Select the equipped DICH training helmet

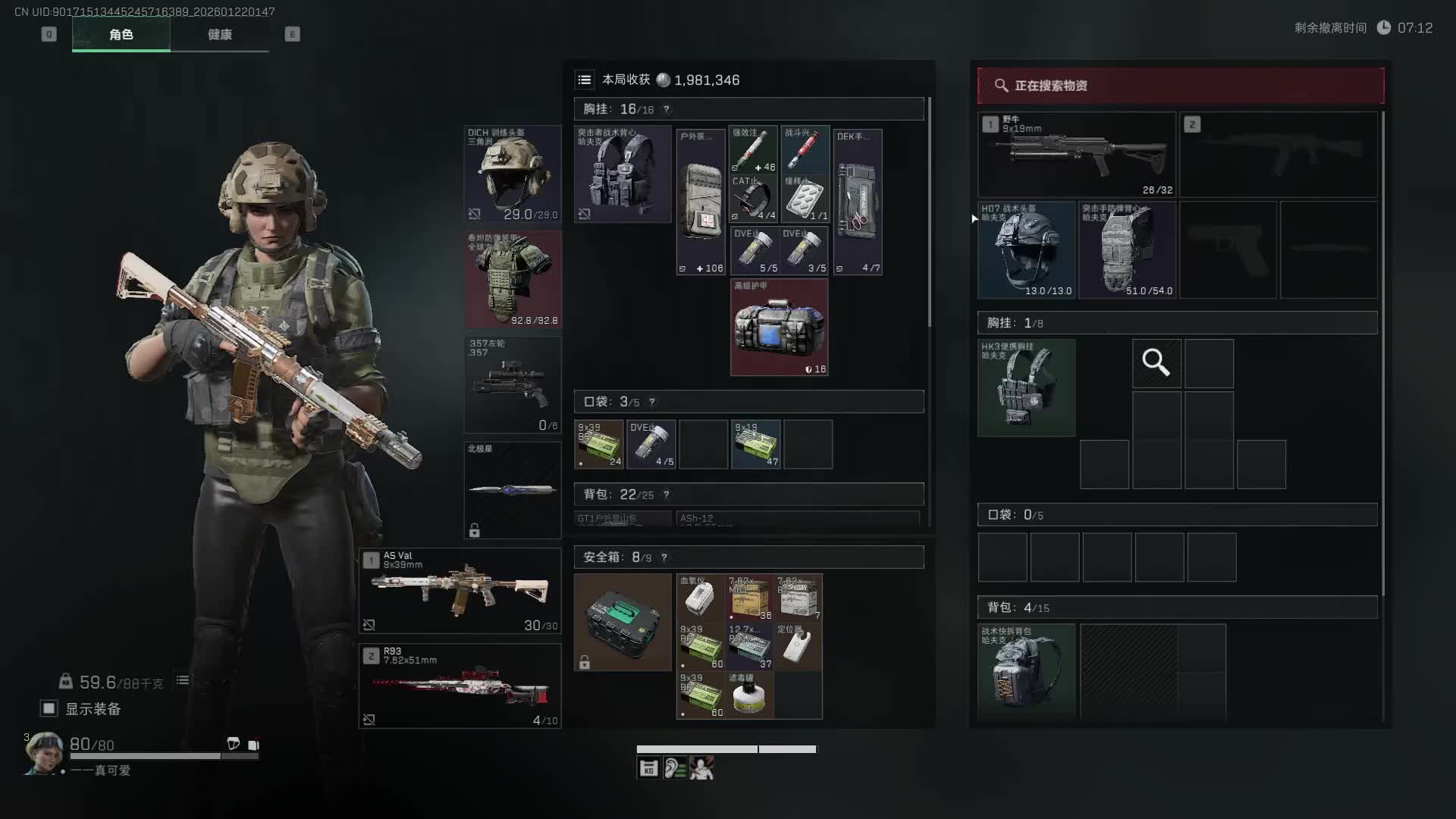[x=513, y=174]
